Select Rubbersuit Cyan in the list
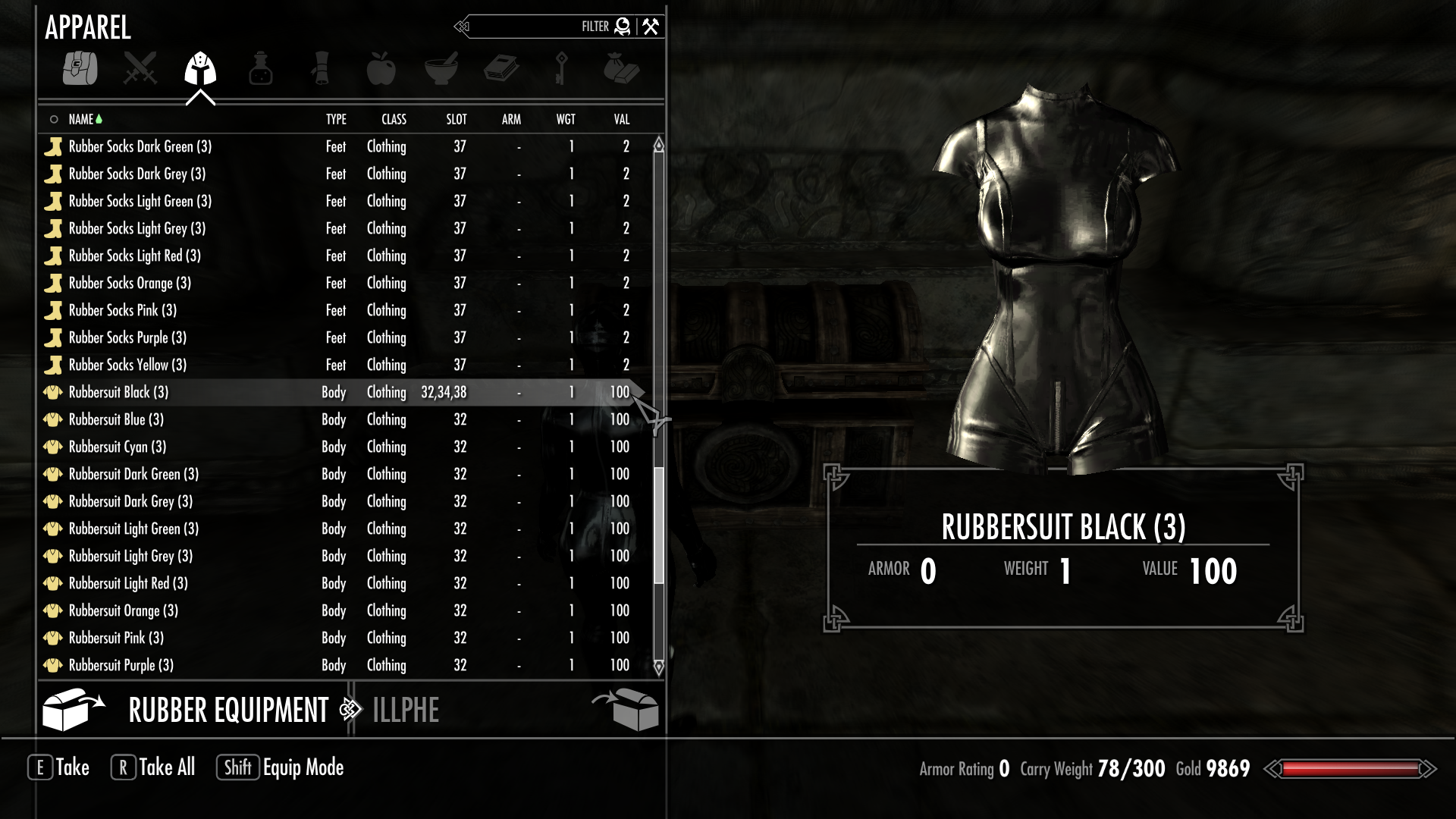 click(x=118, y=447)
